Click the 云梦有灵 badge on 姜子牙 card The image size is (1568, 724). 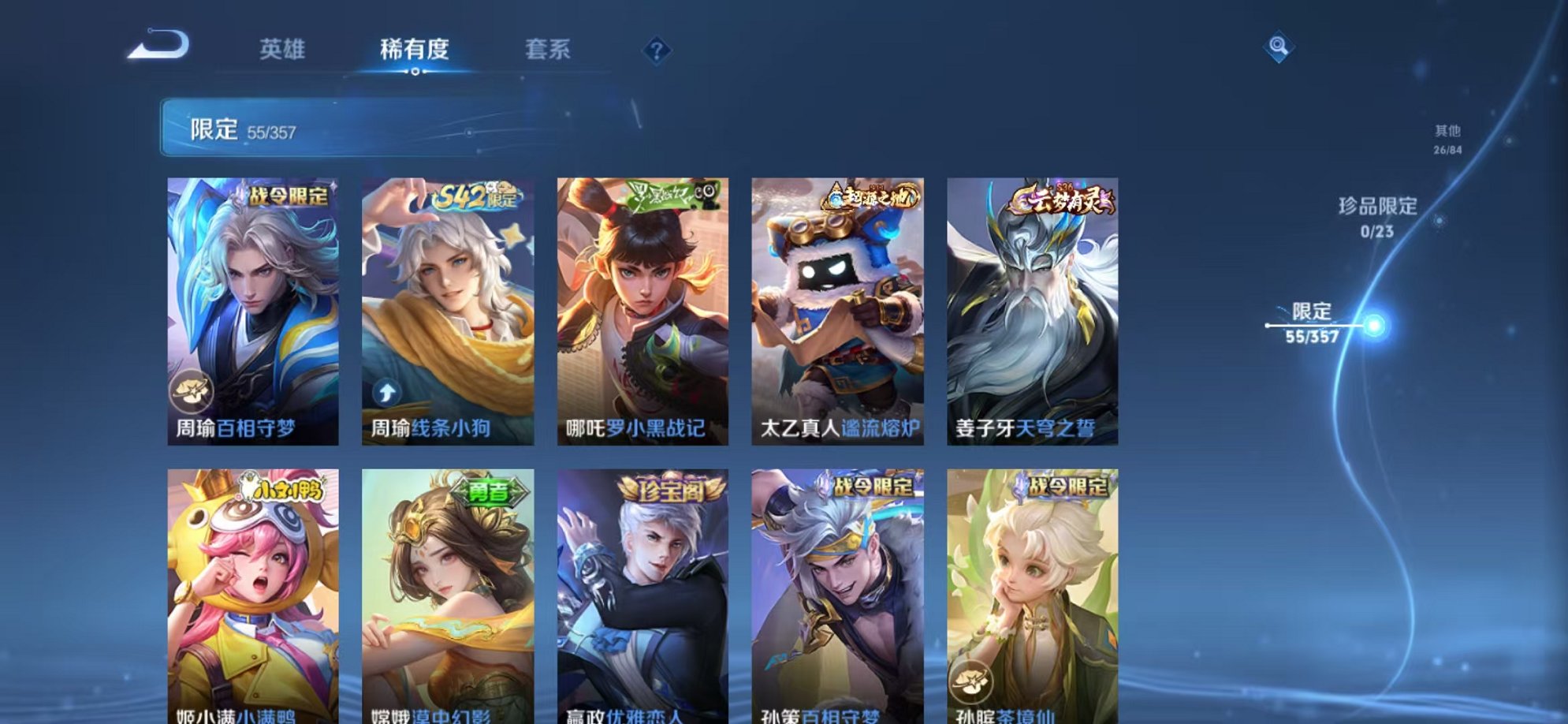click(1066, 201)
